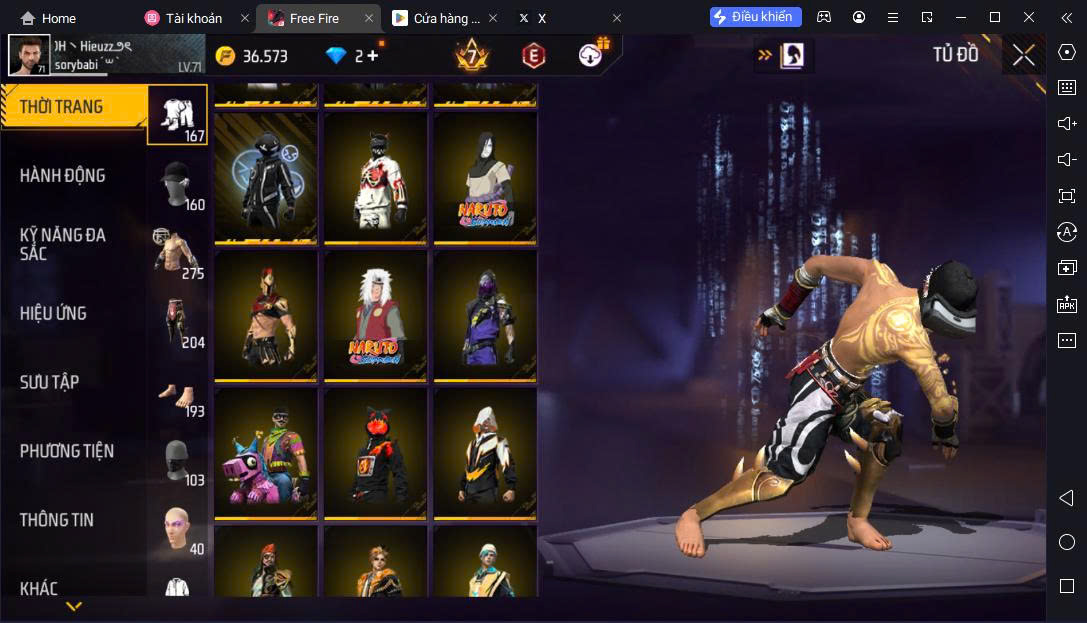Switch to the Hành Động category
Image resolution: width=1087 pixels, height=623 pixels.
click(x=75, y=176)
